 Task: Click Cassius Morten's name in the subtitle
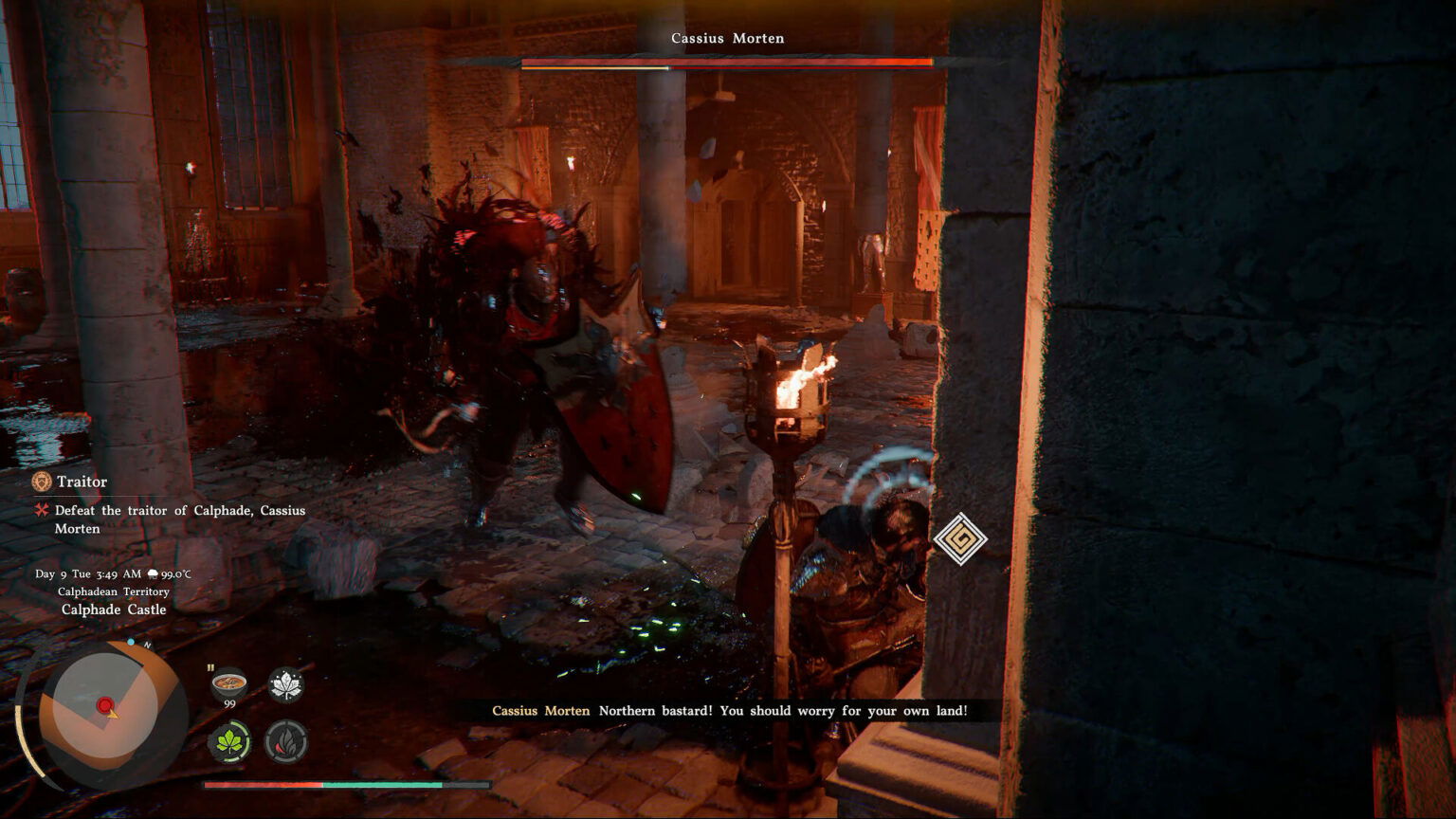[x=538, y=710]
